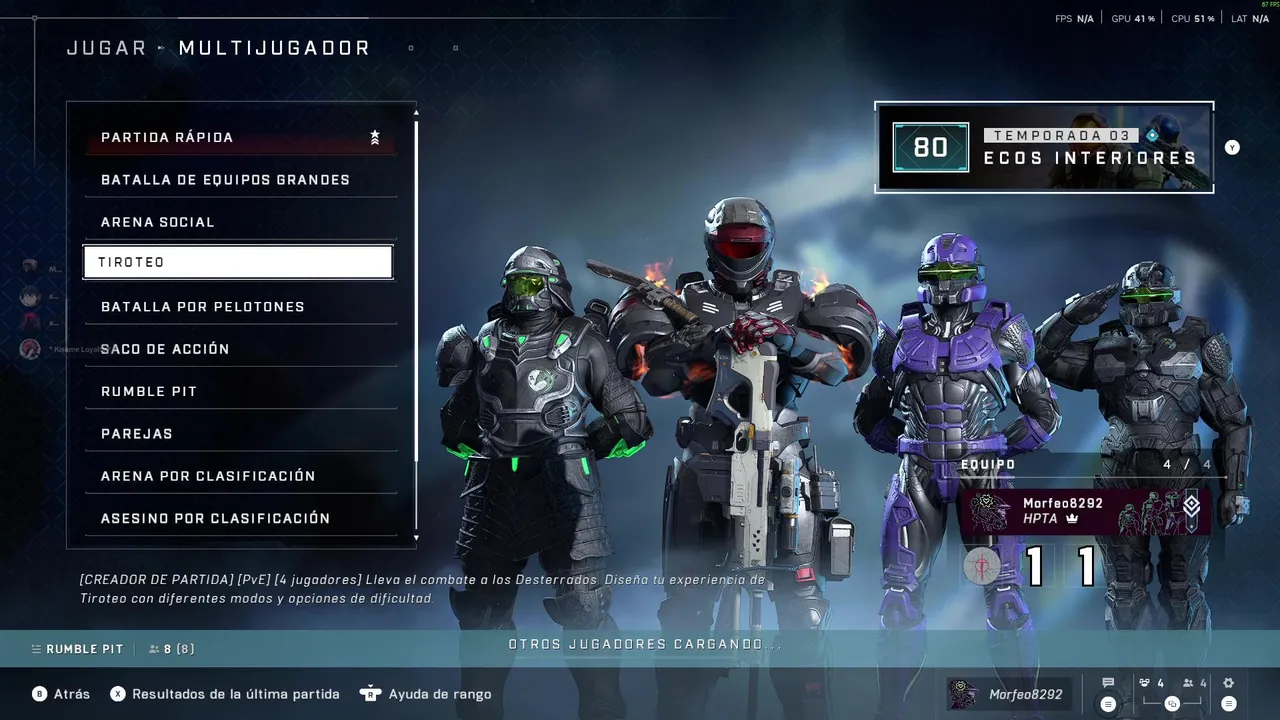Open the chat speech-bubble icon

(1108, 684)
